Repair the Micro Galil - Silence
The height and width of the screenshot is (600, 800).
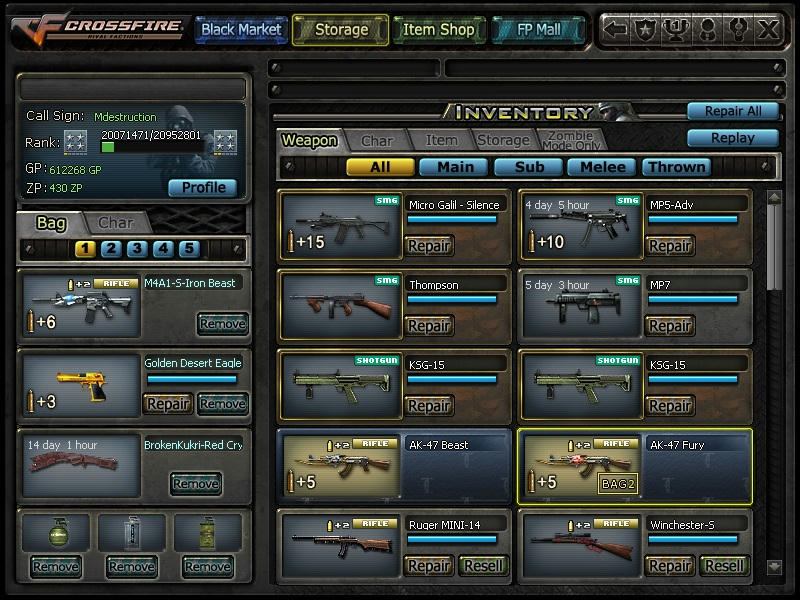pyautogui.click(x=429, y=246)
